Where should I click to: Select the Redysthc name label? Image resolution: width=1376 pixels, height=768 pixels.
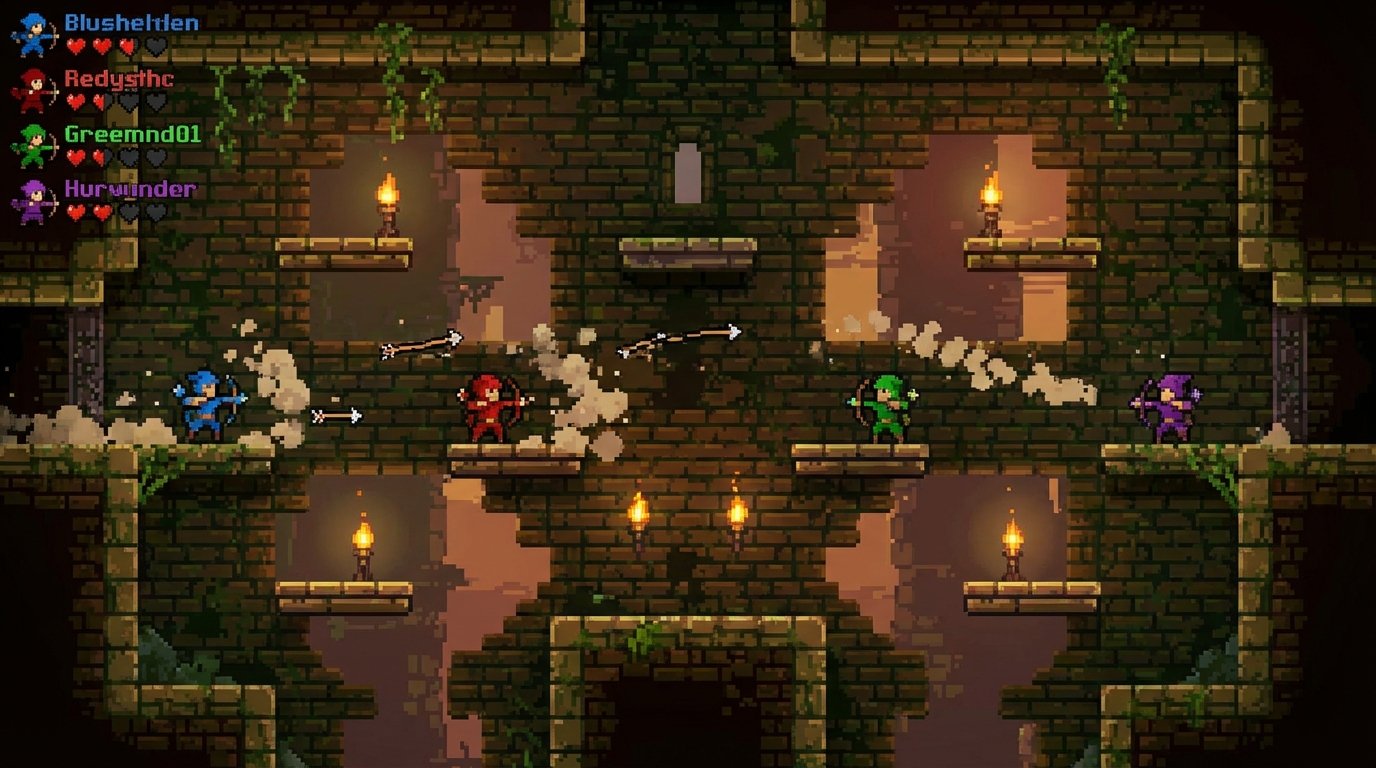[119, 79]
